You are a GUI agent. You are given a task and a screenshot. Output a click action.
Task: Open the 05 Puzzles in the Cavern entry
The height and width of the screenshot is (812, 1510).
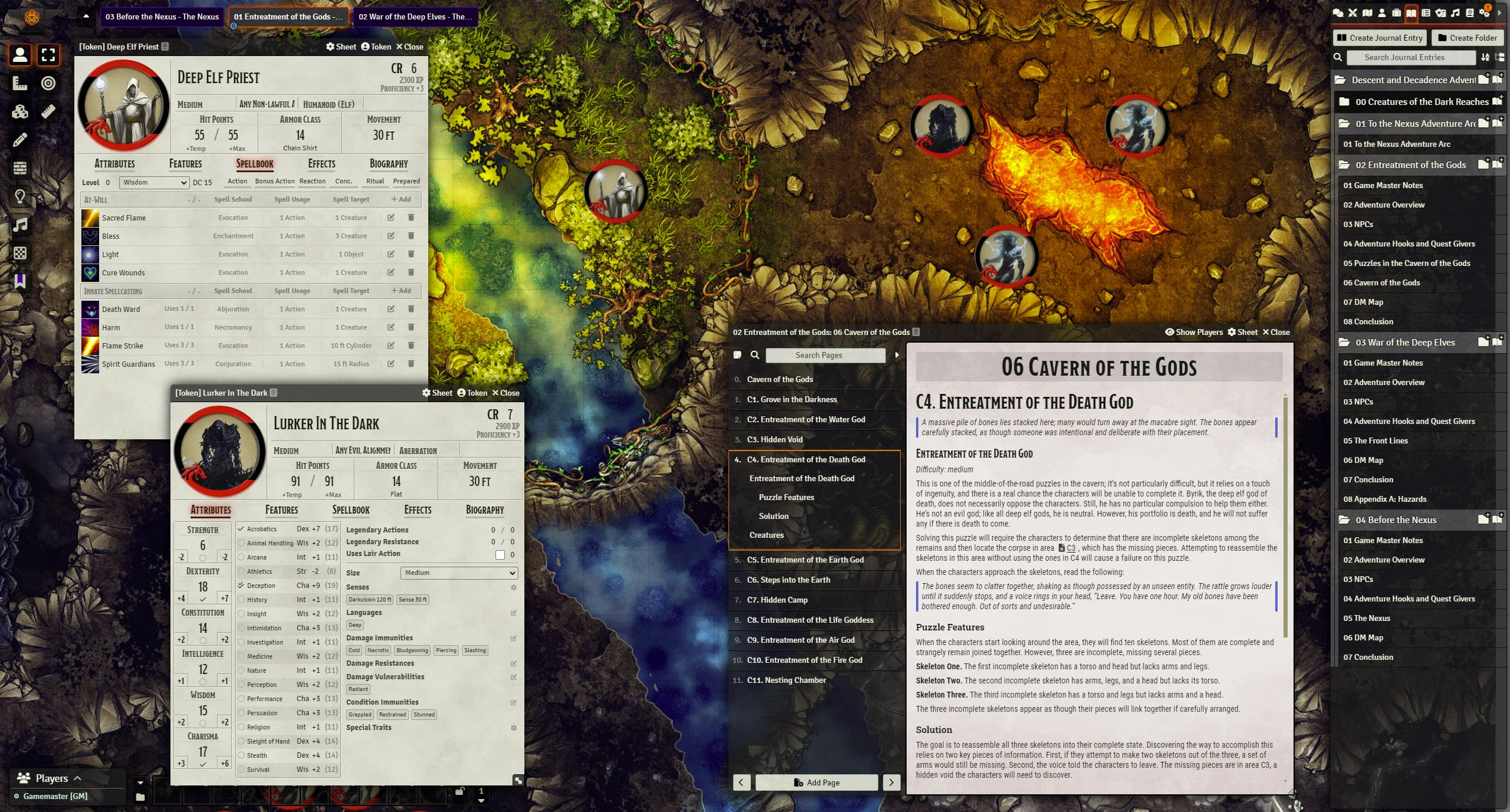pos(1406,264)
